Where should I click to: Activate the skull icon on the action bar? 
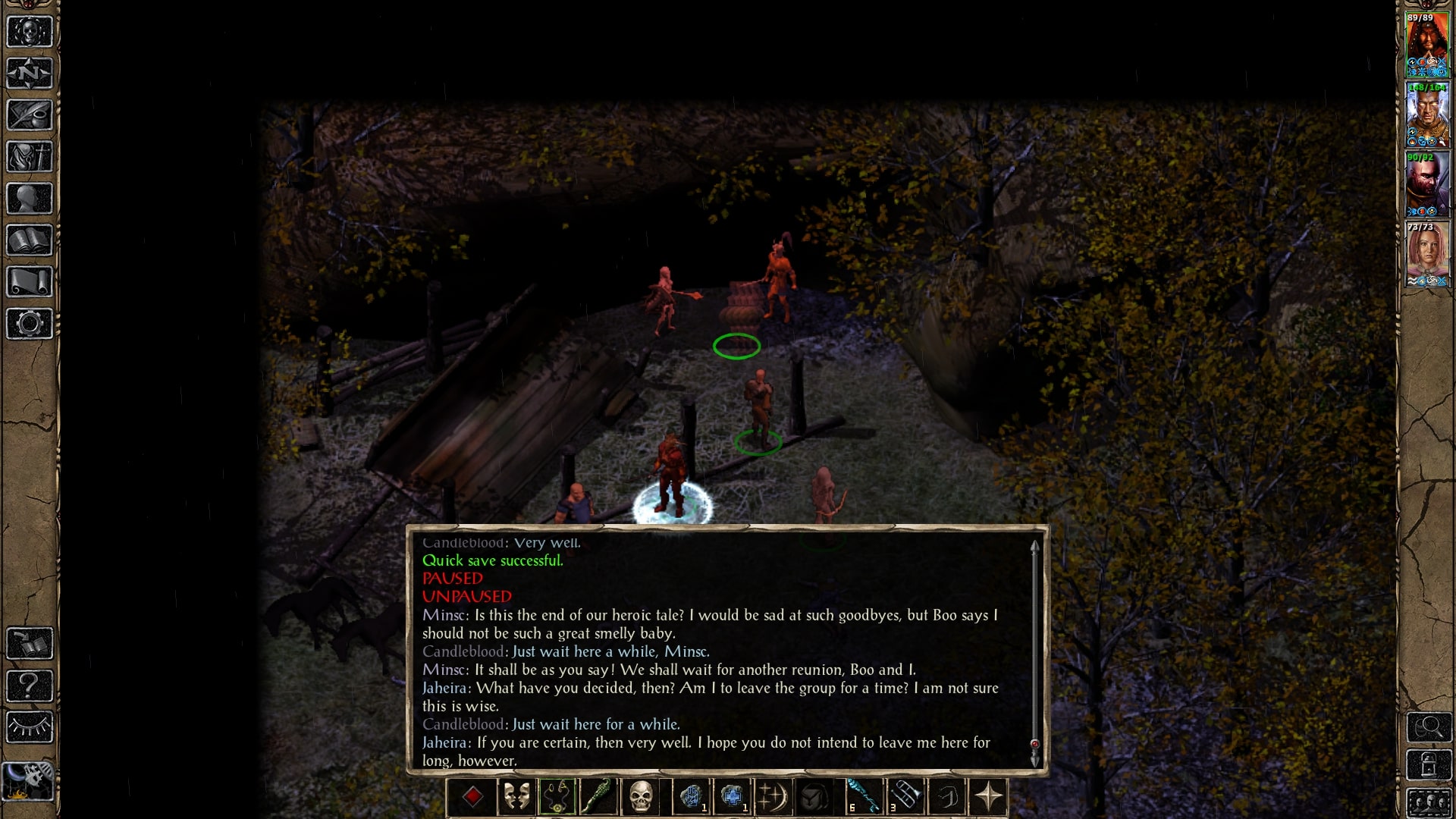tap(641, 797)
